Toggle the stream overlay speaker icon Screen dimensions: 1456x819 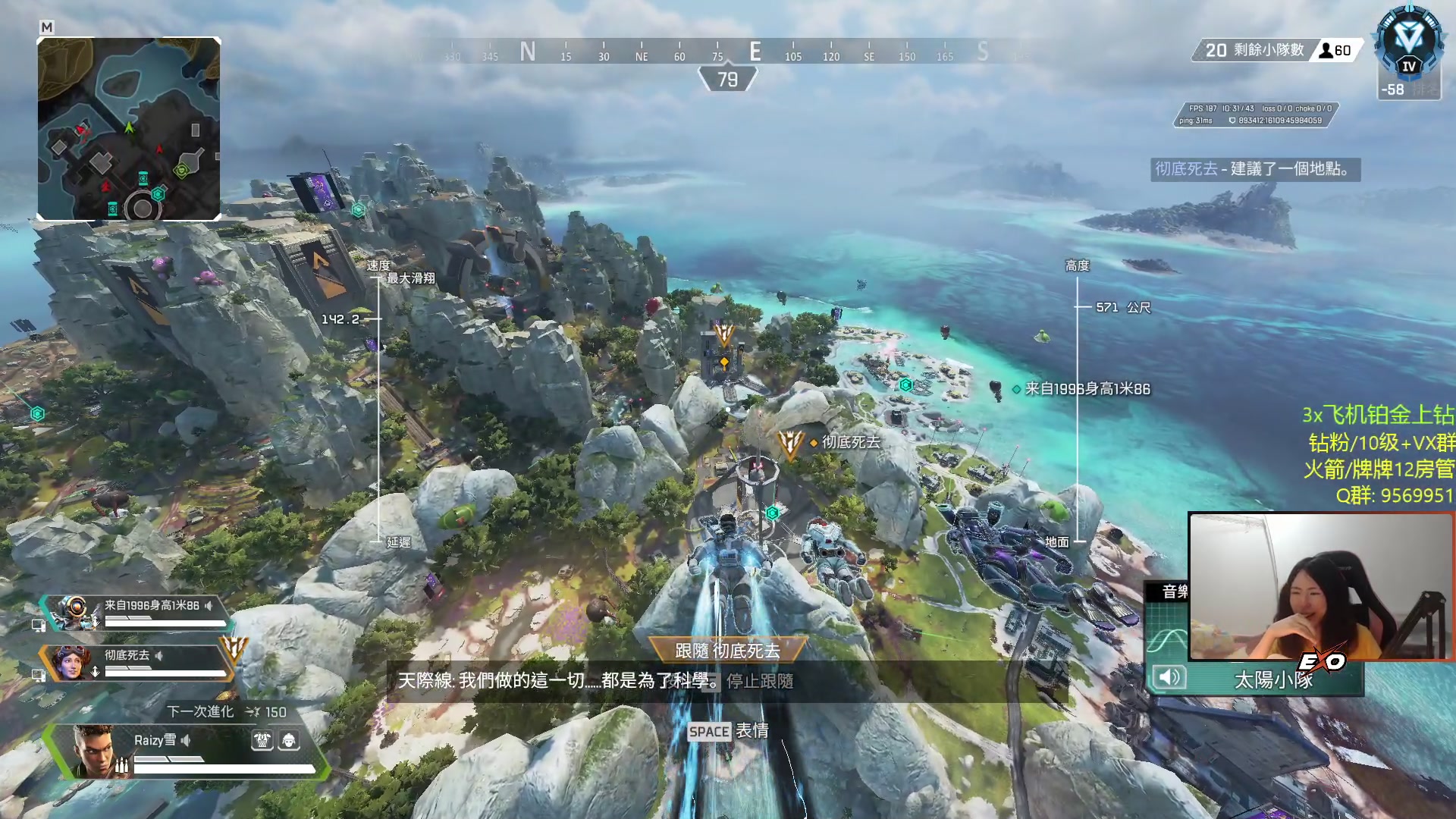tap(1169, 676)
